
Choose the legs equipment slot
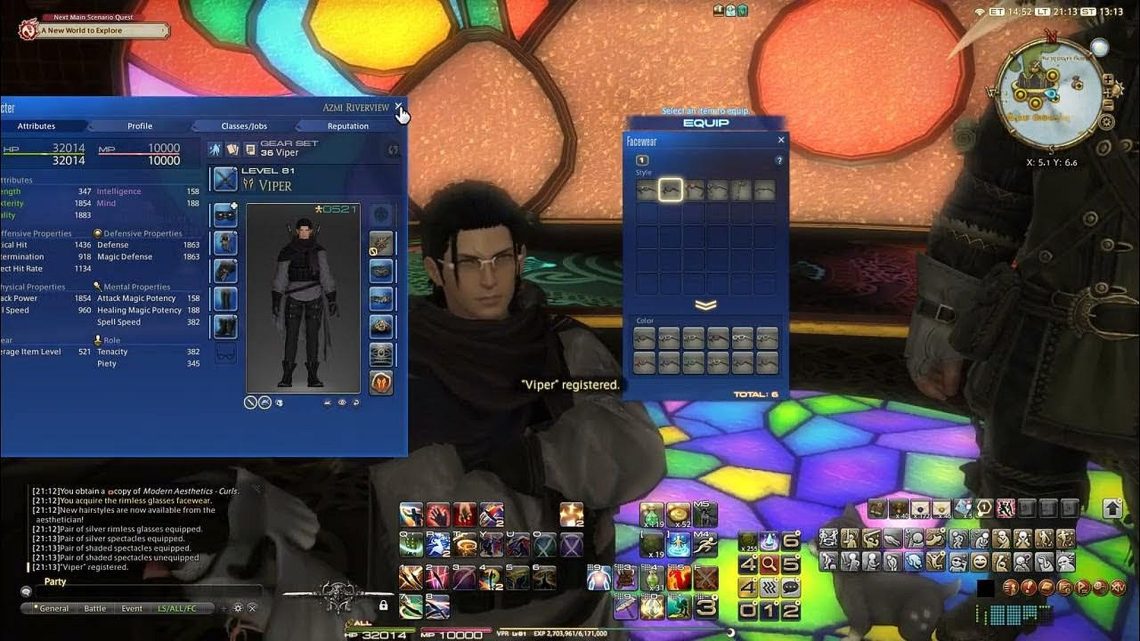click(225, 299)
